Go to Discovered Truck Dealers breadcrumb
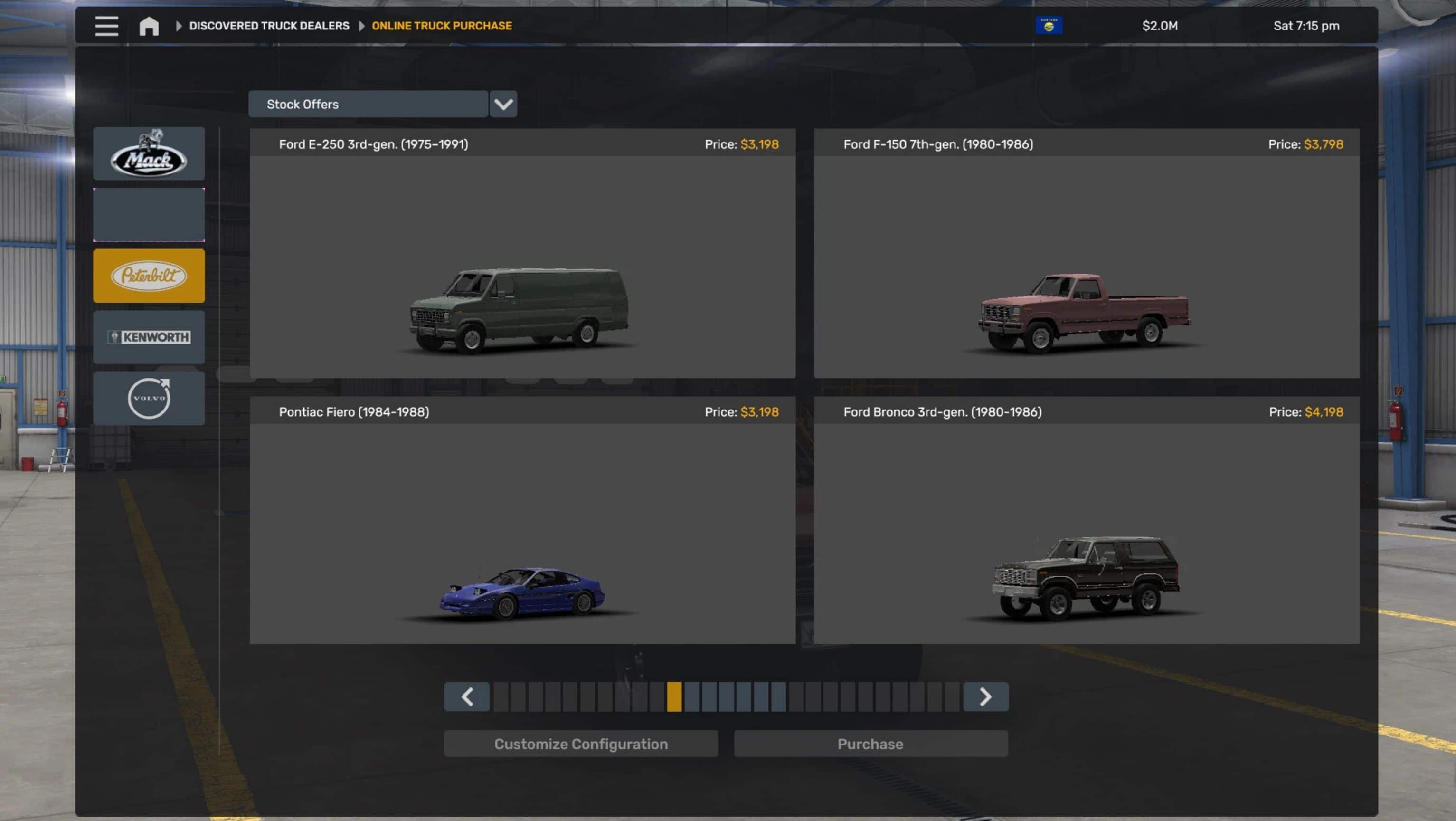Image resolution: width=1456 pixels, height=821 pixels. (268, 26)
